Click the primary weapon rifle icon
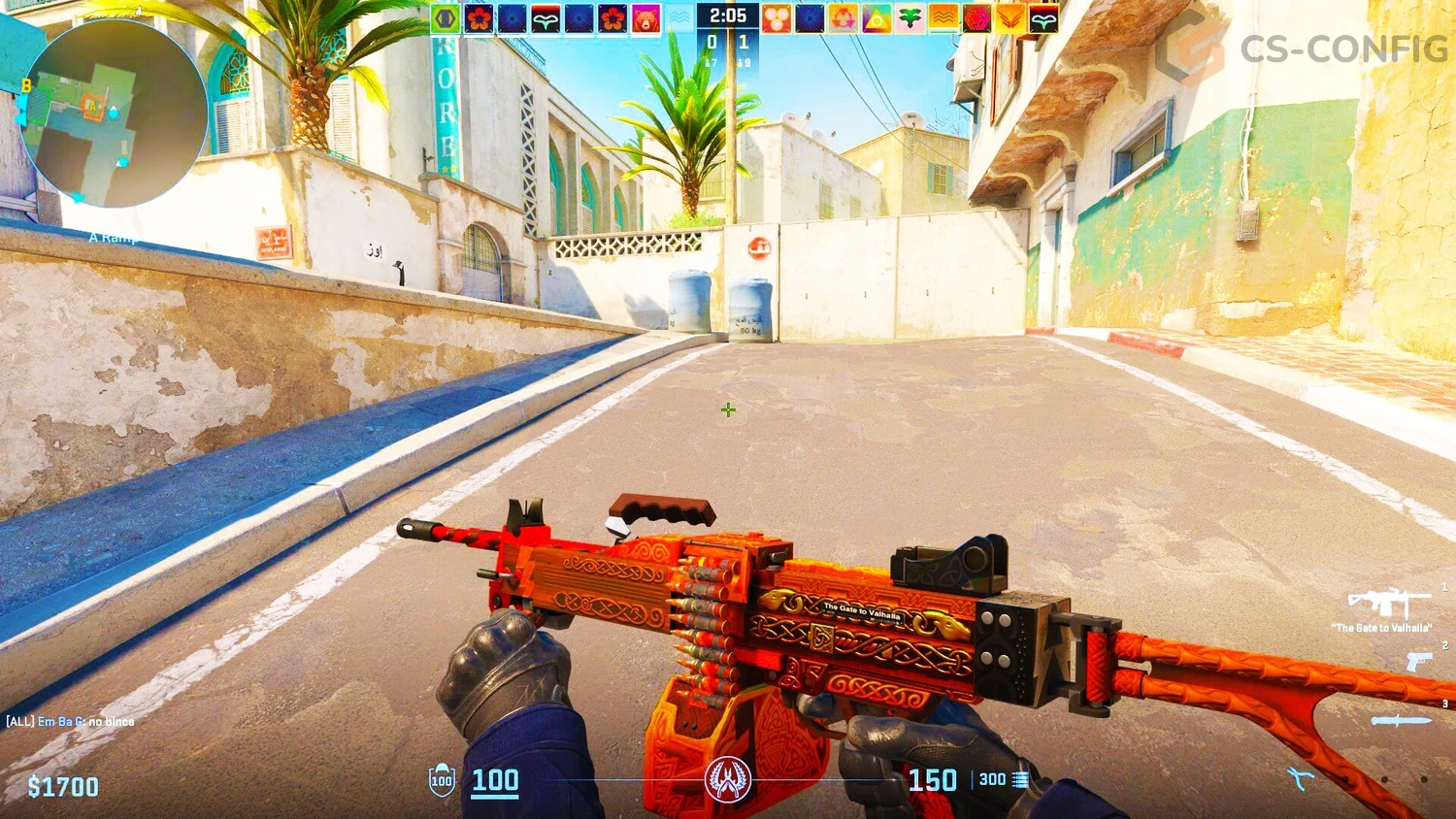This screenshot has height=819, width=1456. point(1389,603)
